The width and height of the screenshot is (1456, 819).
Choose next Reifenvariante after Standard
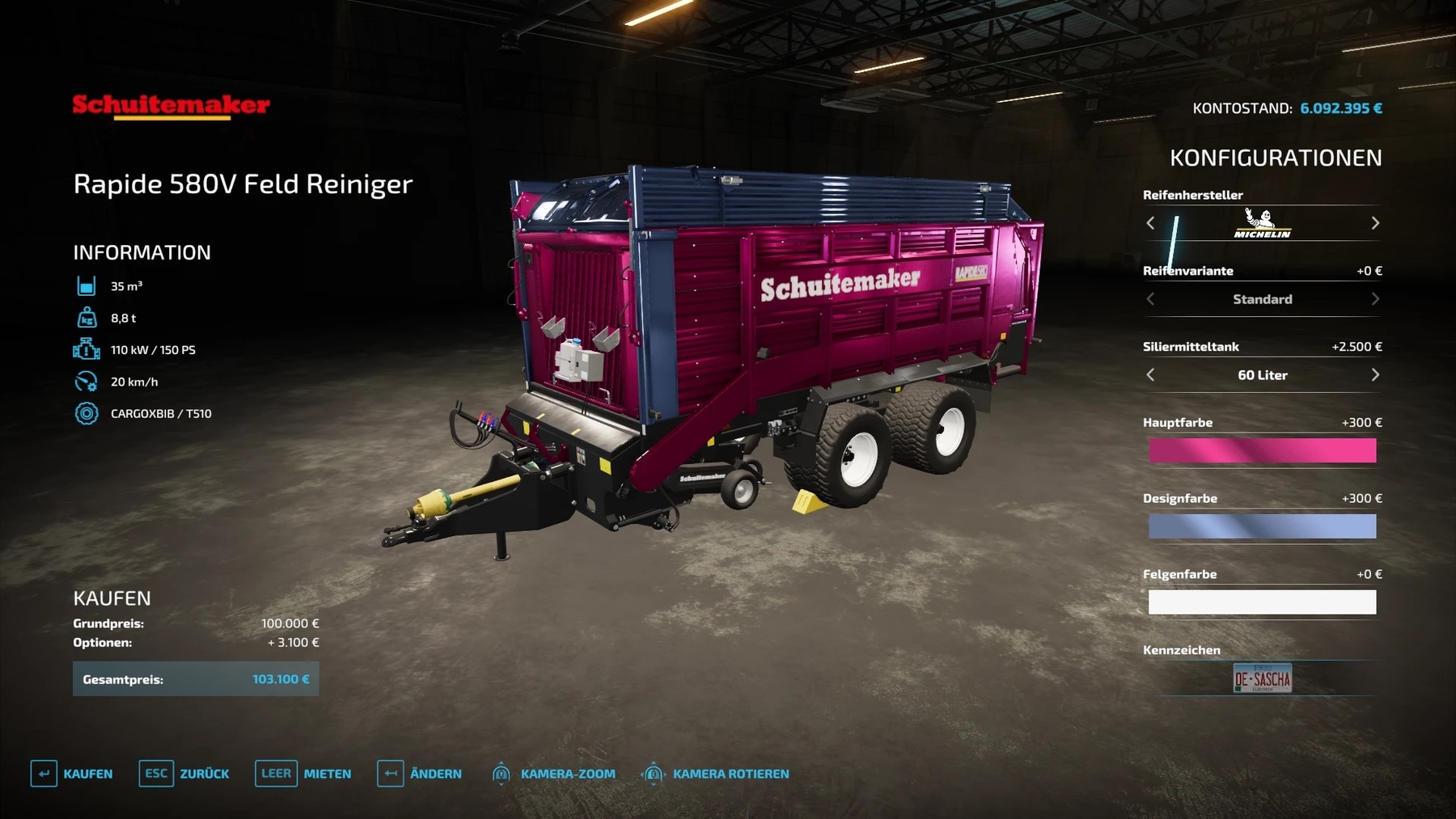click(x=1375, y=299)
